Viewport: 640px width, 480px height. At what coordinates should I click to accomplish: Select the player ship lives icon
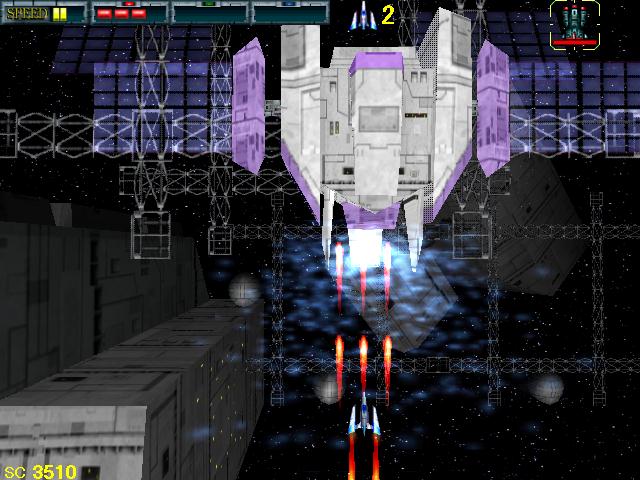[361, 15]
